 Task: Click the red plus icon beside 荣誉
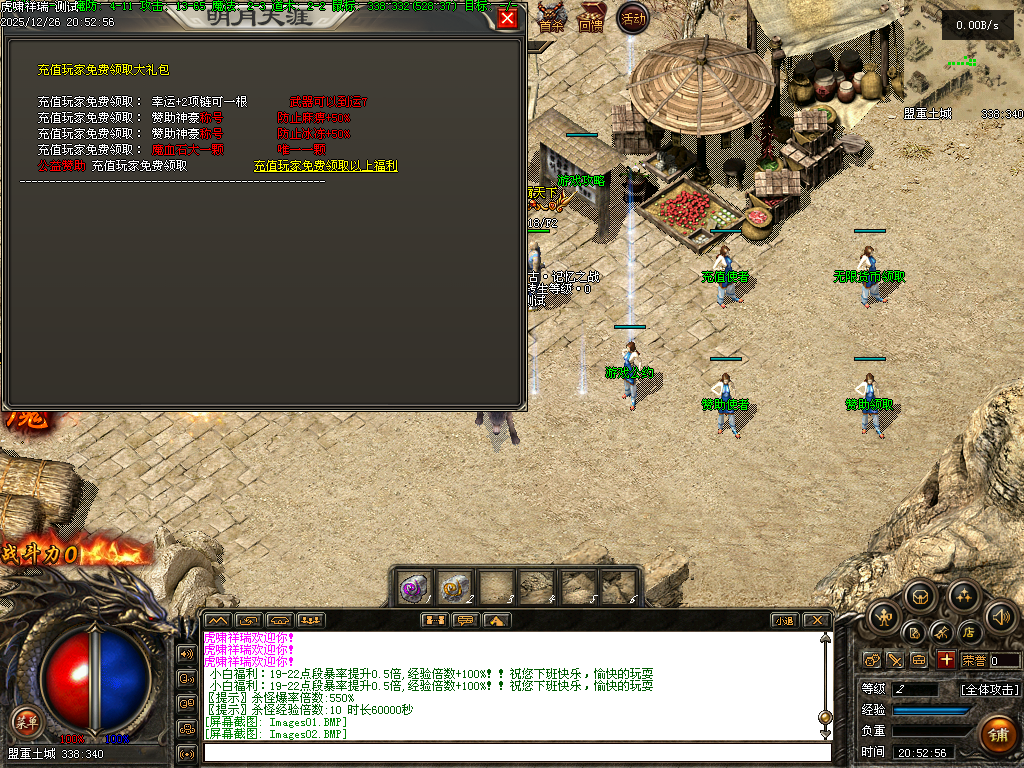(x=945, y=660)
